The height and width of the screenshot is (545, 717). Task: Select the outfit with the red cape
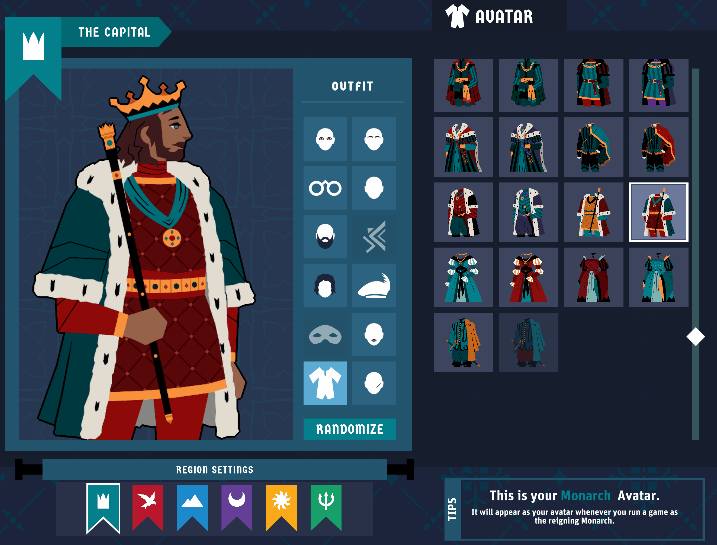(x=658, y=147)
